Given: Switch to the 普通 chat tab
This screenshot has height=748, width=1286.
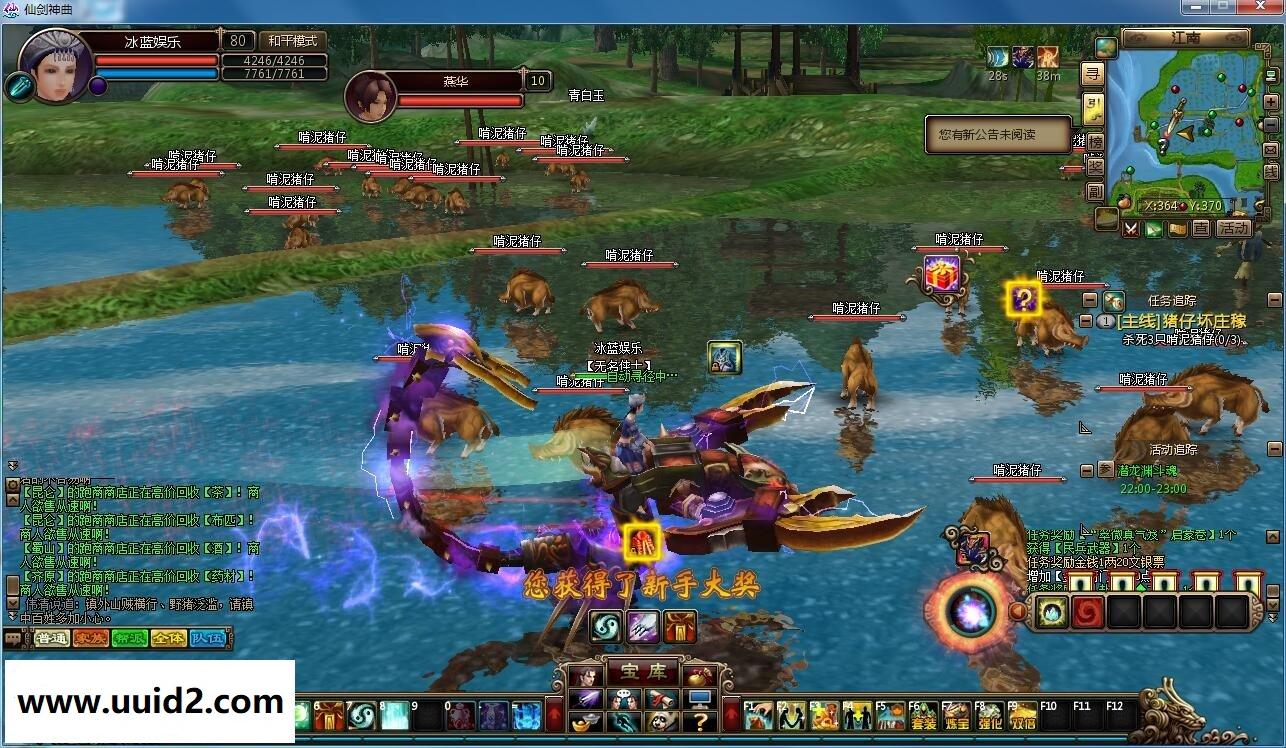Looking at the screenshot, I should (51, 638).
